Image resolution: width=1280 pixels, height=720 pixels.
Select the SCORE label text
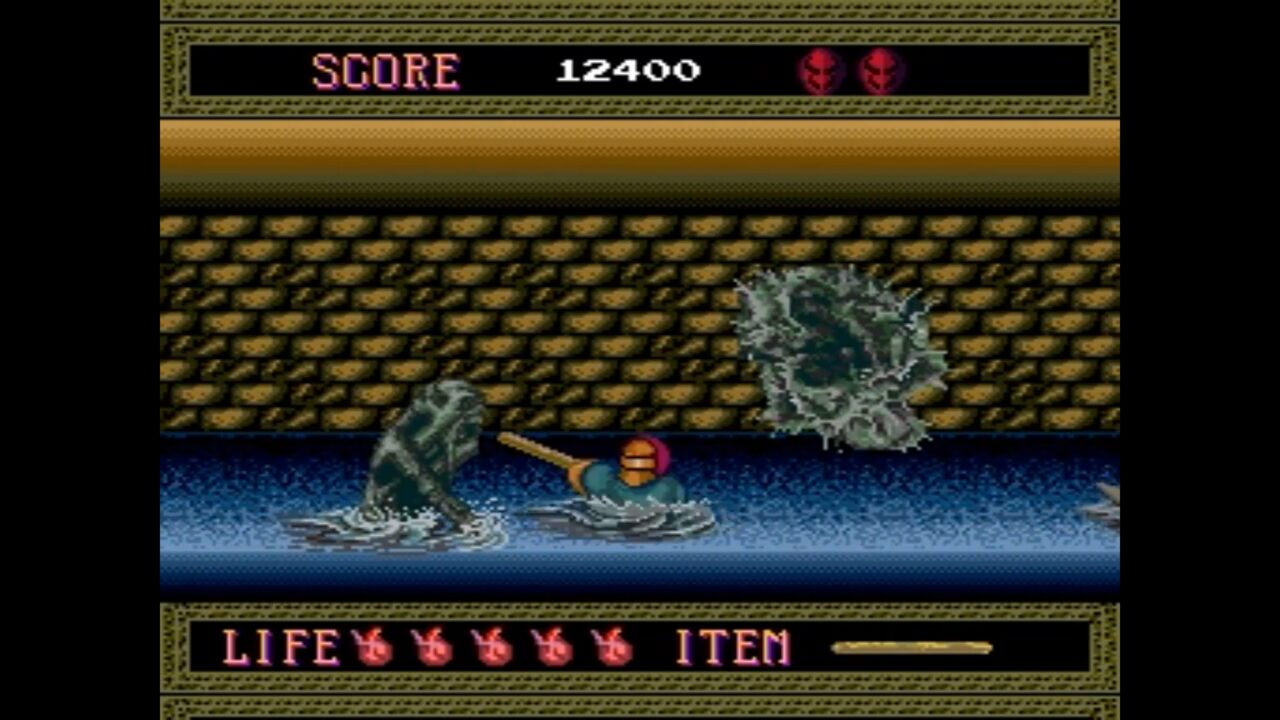387,70
